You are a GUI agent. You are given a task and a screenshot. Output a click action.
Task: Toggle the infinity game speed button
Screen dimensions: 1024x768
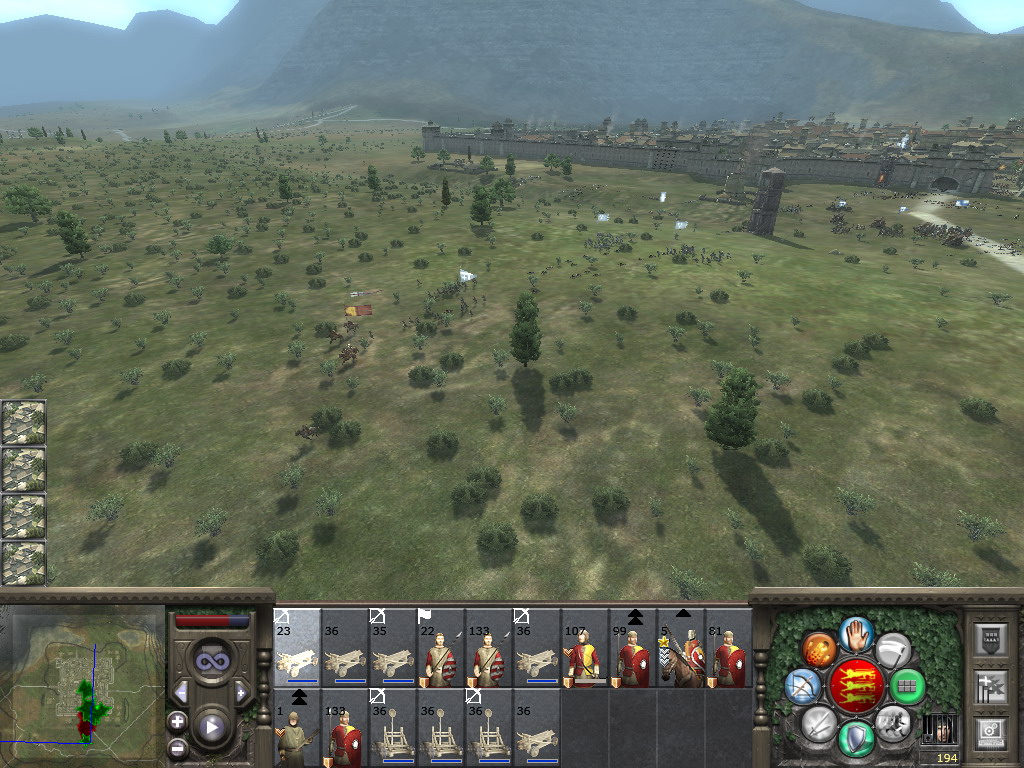(211, 659)
